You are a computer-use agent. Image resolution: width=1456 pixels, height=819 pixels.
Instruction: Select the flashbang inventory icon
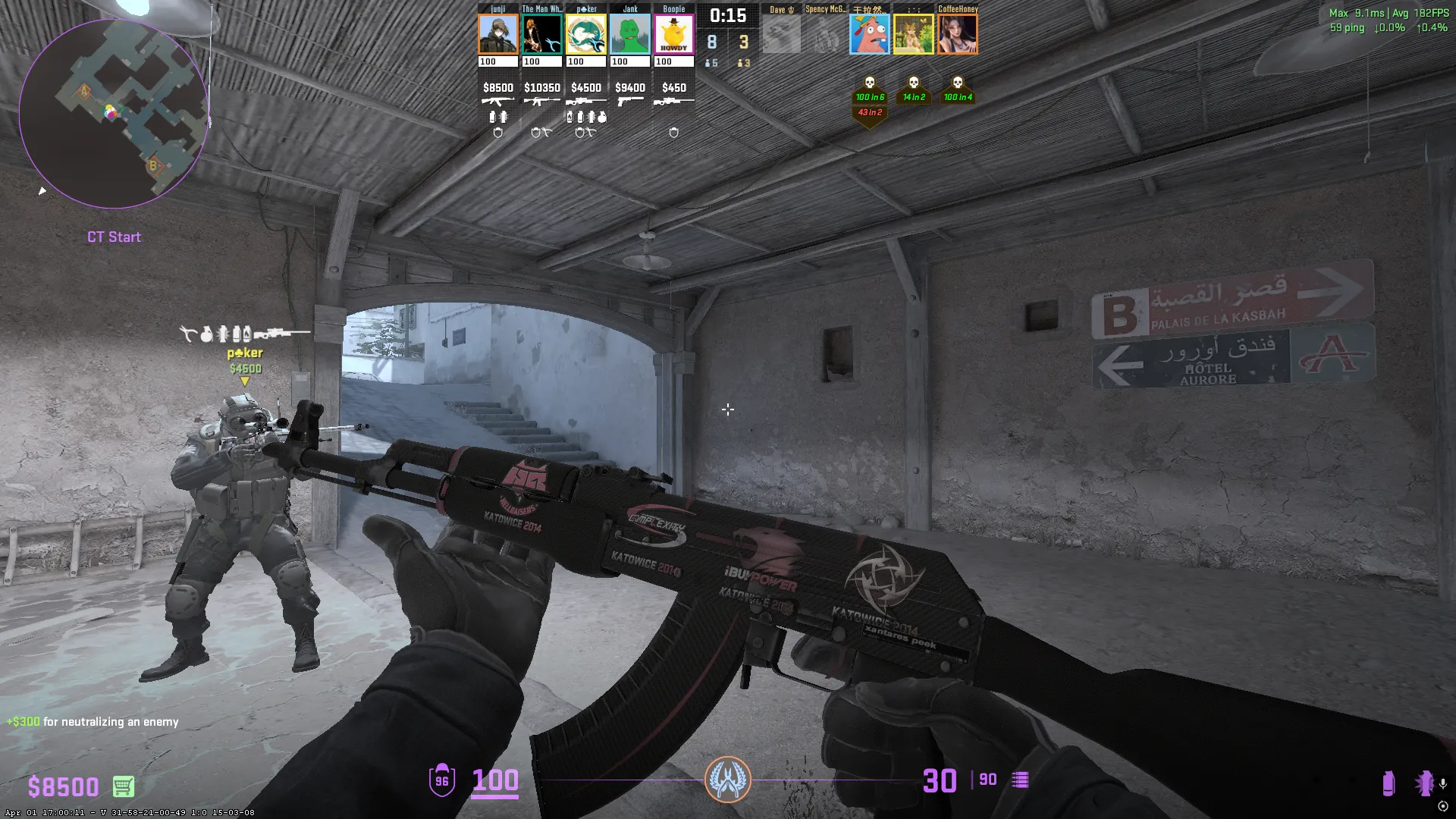(x=1423, y=783)
